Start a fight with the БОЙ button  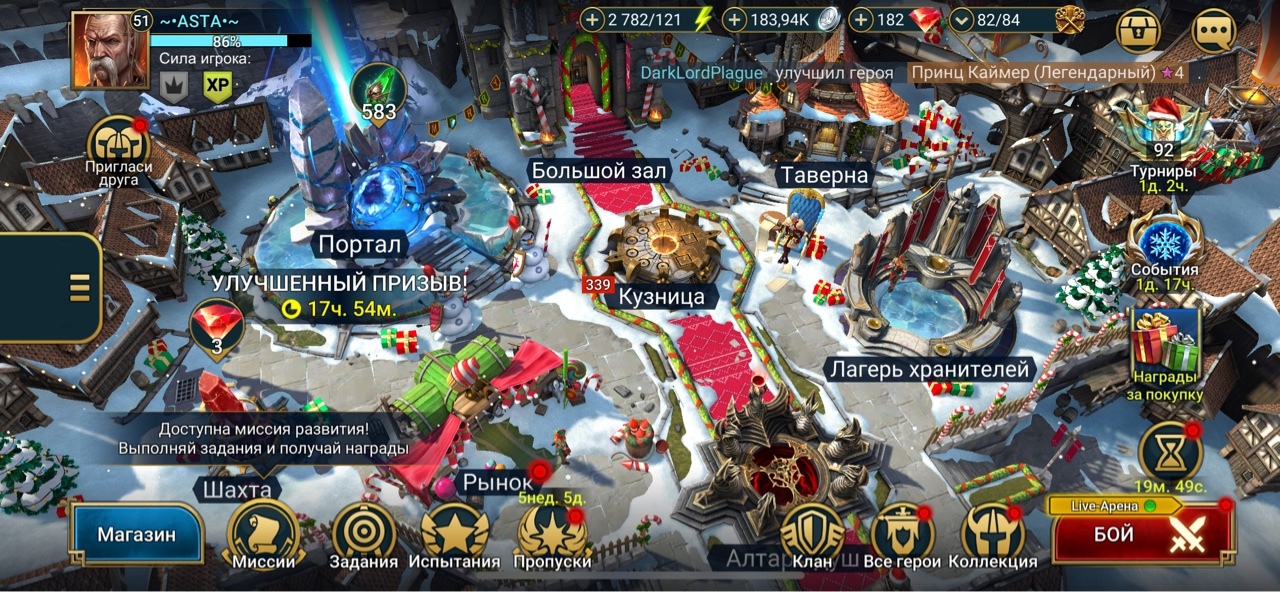click(1144, 535)
